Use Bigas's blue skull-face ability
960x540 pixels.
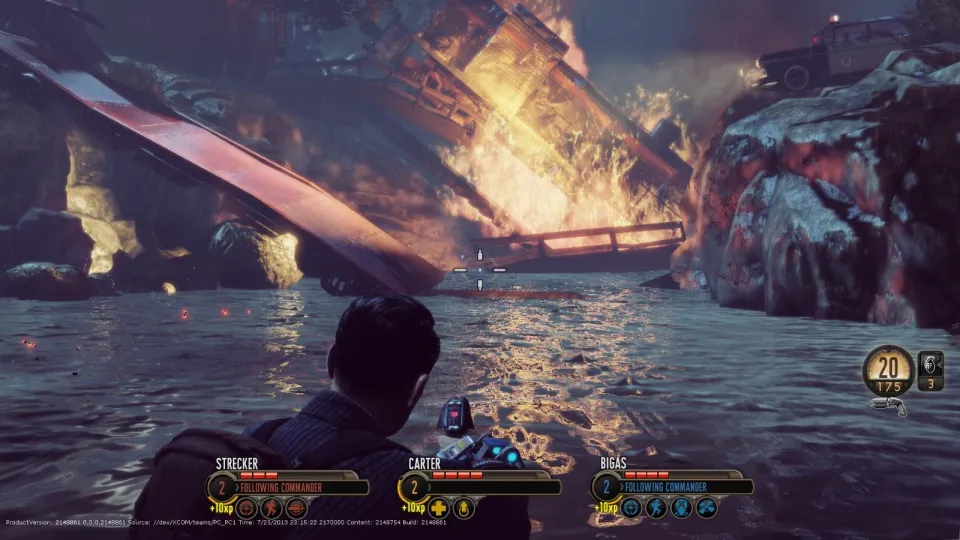pos(681,508)
